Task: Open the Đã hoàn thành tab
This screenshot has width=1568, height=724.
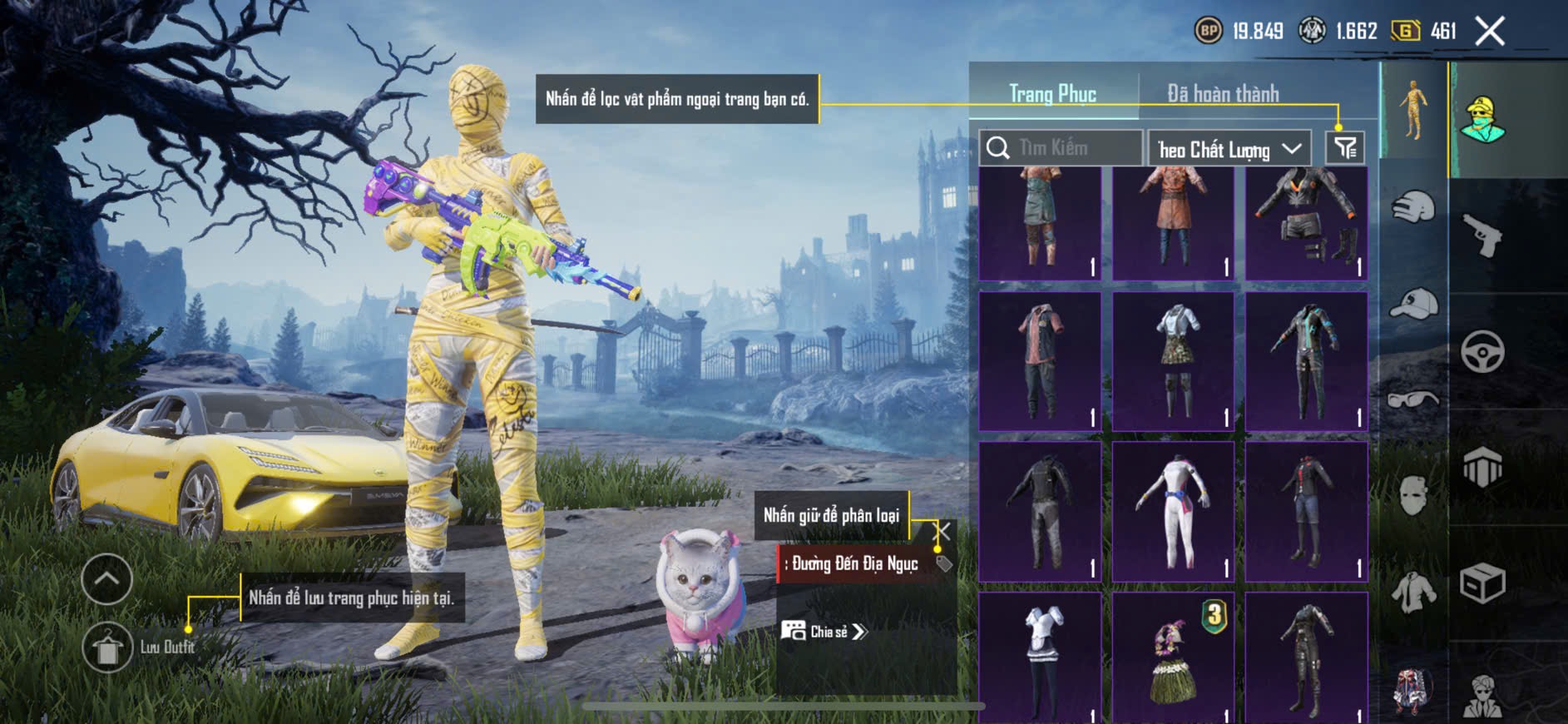Action: (x=1222, y=94)
